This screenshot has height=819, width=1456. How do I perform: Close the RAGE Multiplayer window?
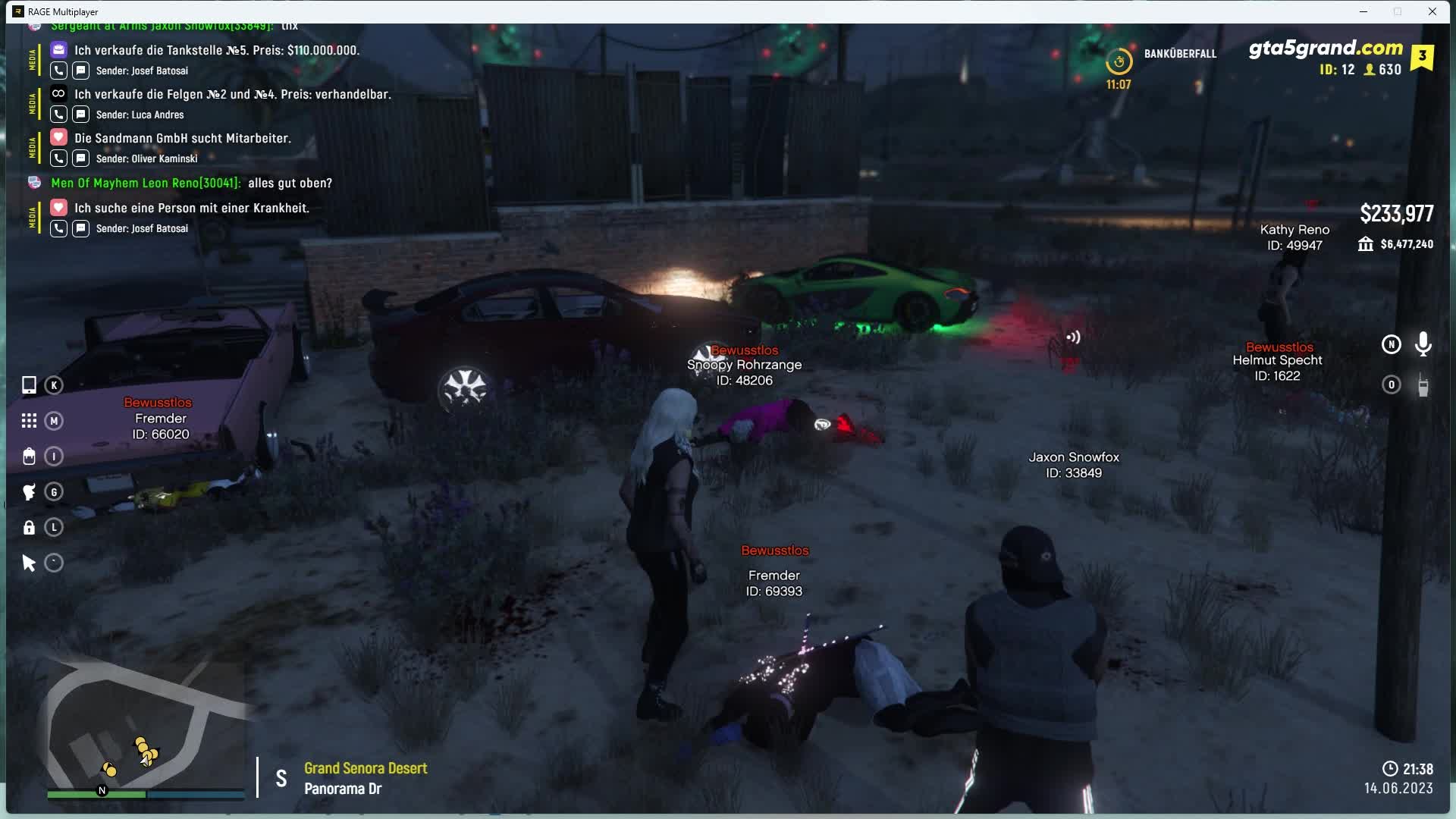(x=1432, y=11)
